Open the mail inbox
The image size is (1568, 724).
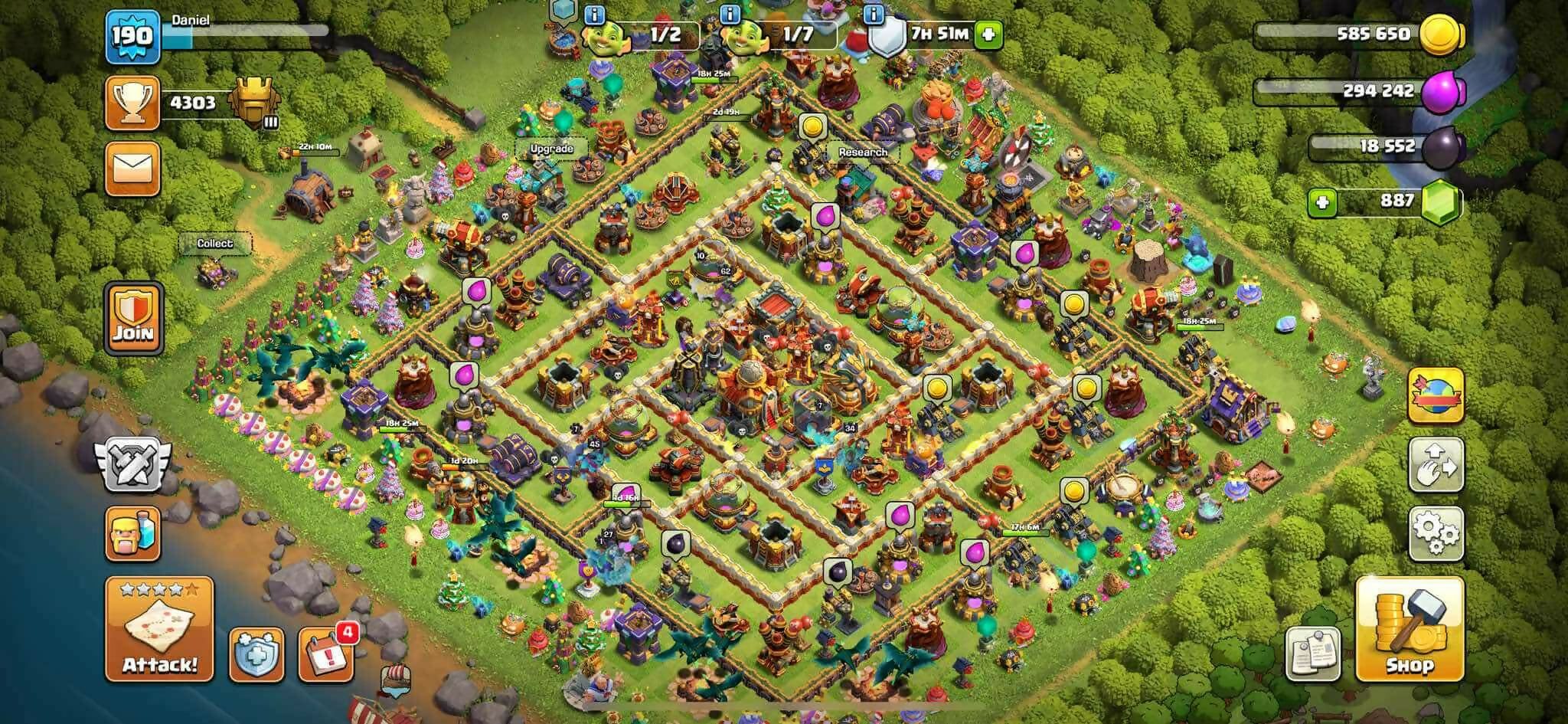(132, 169)
